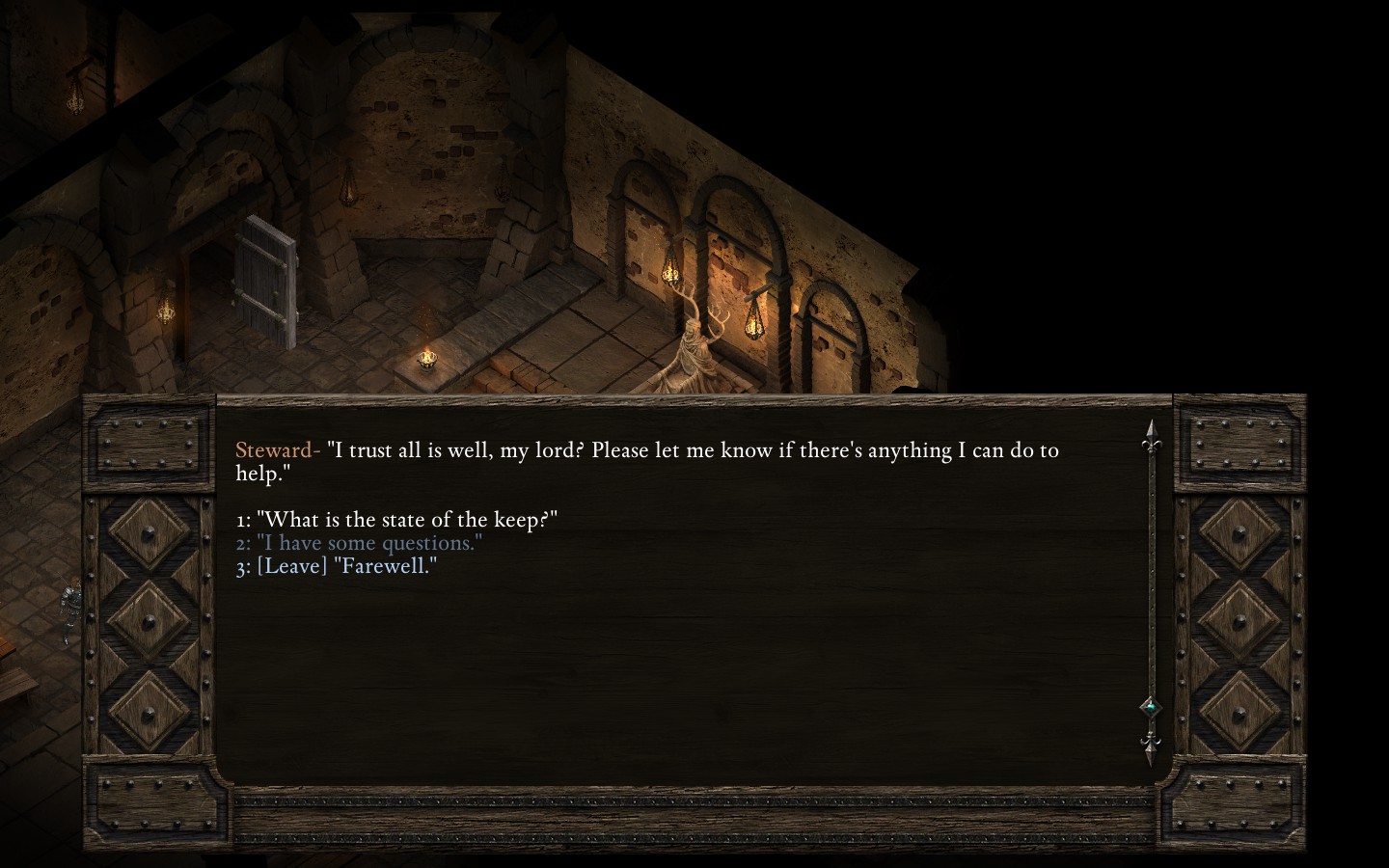Choose "I have some questions." reply
1389x868 pixels.
pos(368,543)
